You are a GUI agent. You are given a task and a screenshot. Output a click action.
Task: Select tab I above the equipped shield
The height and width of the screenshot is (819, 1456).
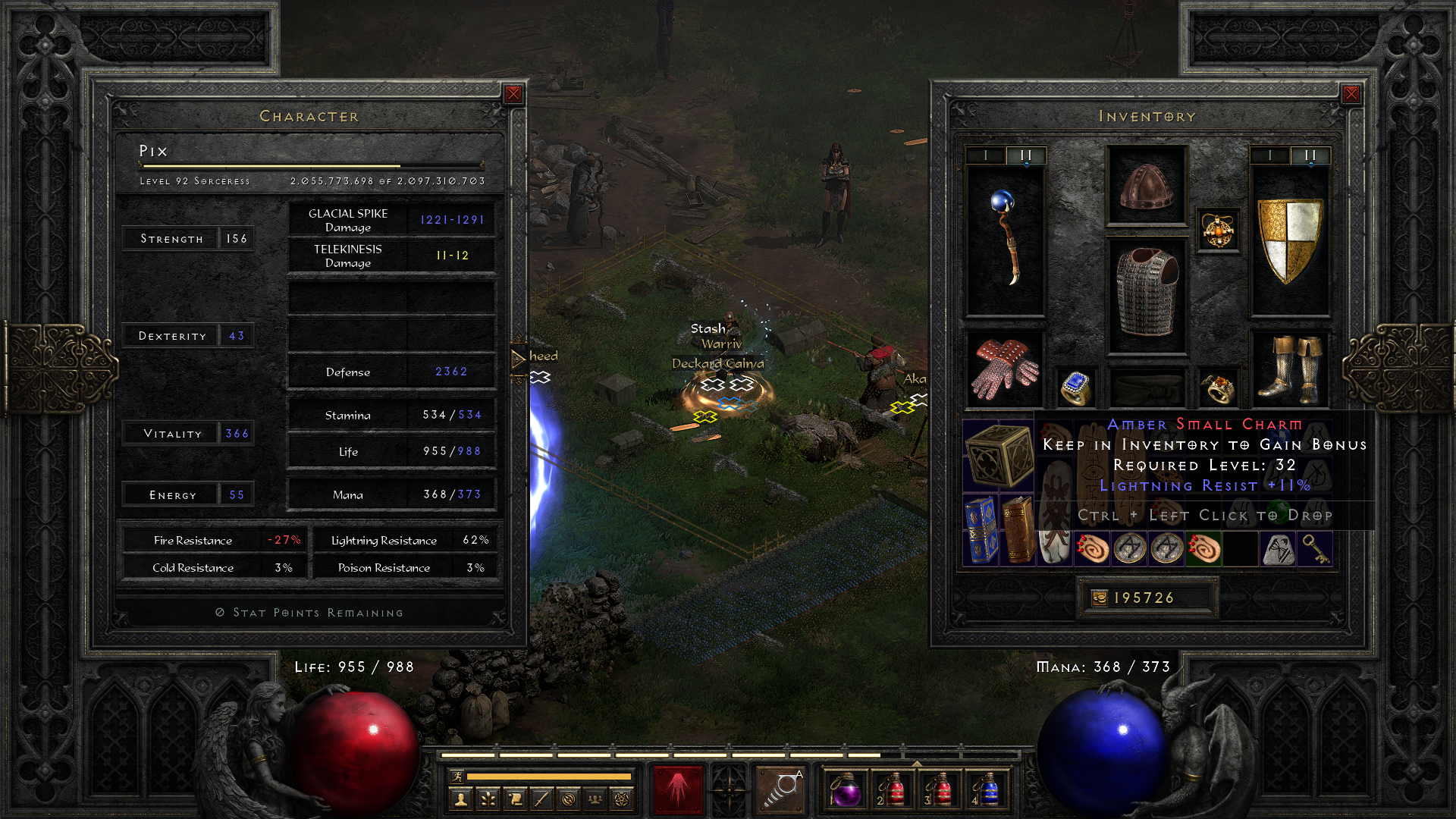1269,155
